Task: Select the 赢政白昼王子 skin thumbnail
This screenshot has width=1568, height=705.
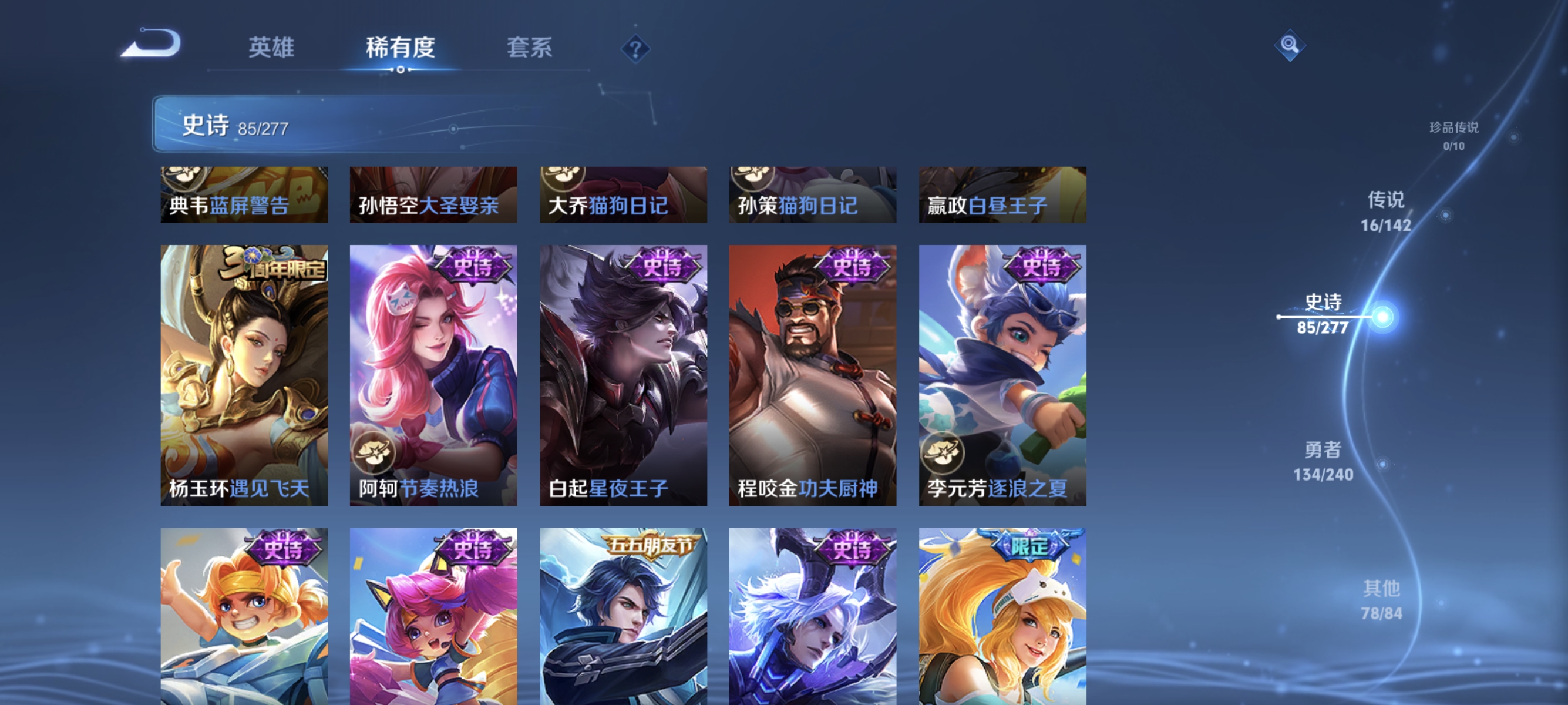Action: click(x=1002, y=195)
